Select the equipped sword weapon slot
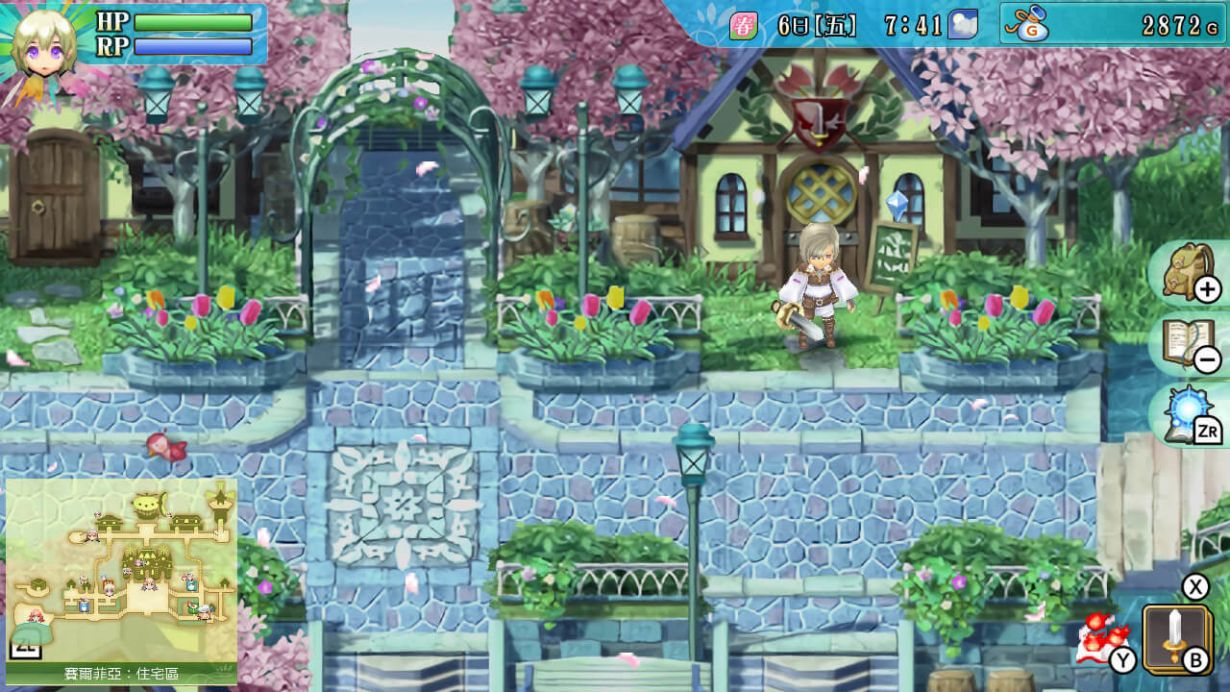Image resolution: width=1230 pixels, height=692 pixels. 1176,636
